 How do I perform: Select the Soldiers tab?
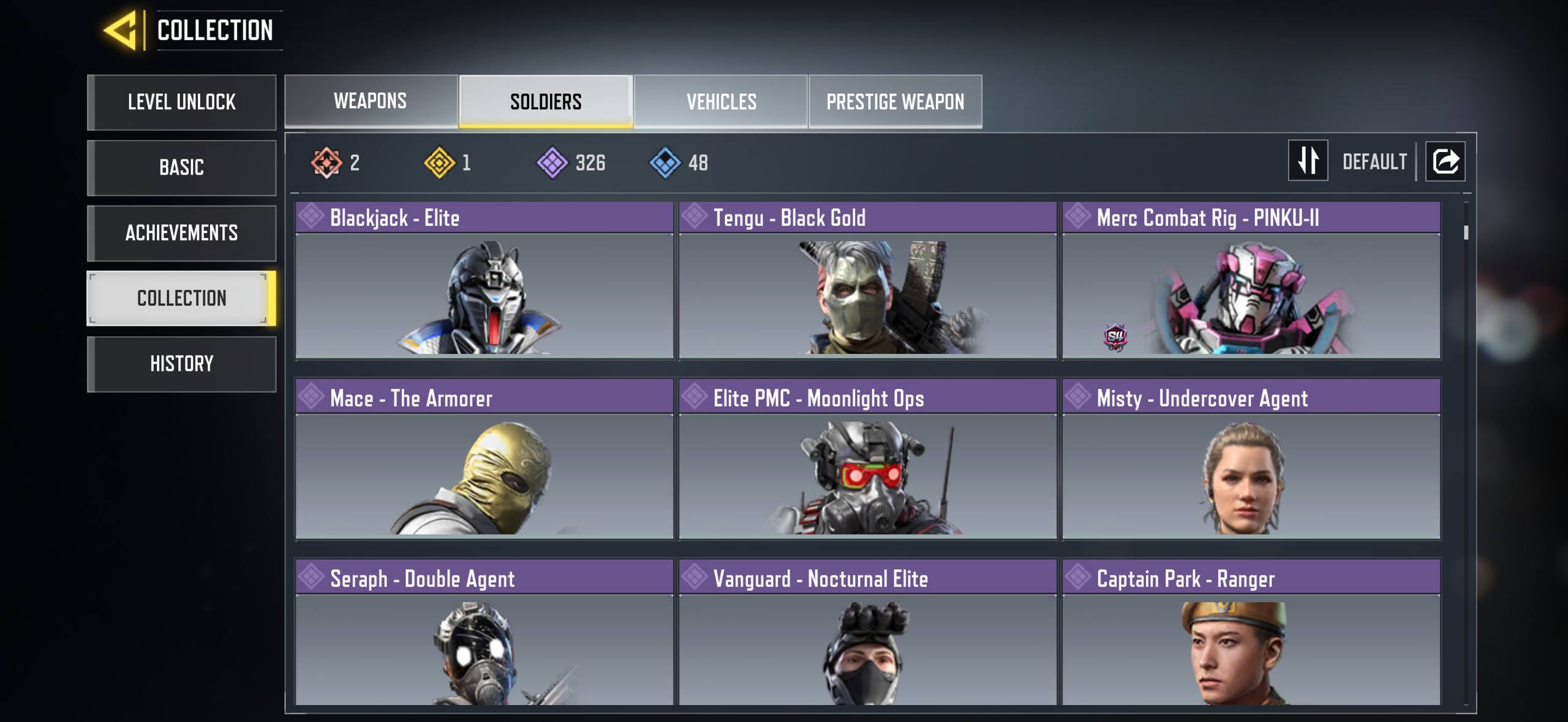(546, 101)
